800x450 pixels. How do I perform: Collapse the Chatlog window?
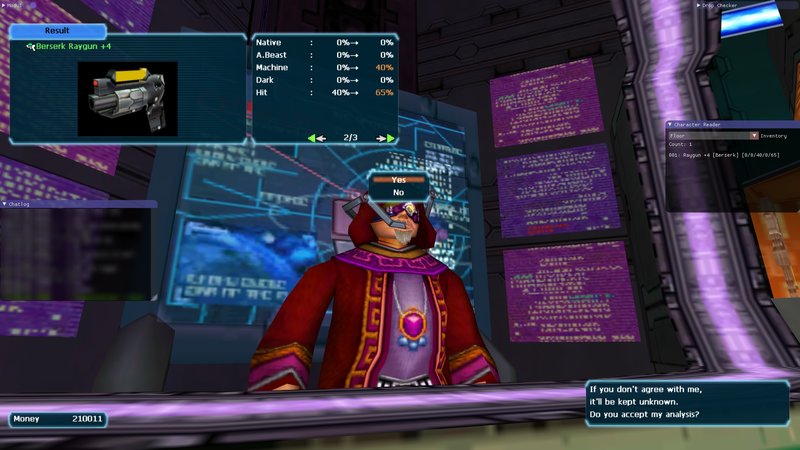point(5,204)
